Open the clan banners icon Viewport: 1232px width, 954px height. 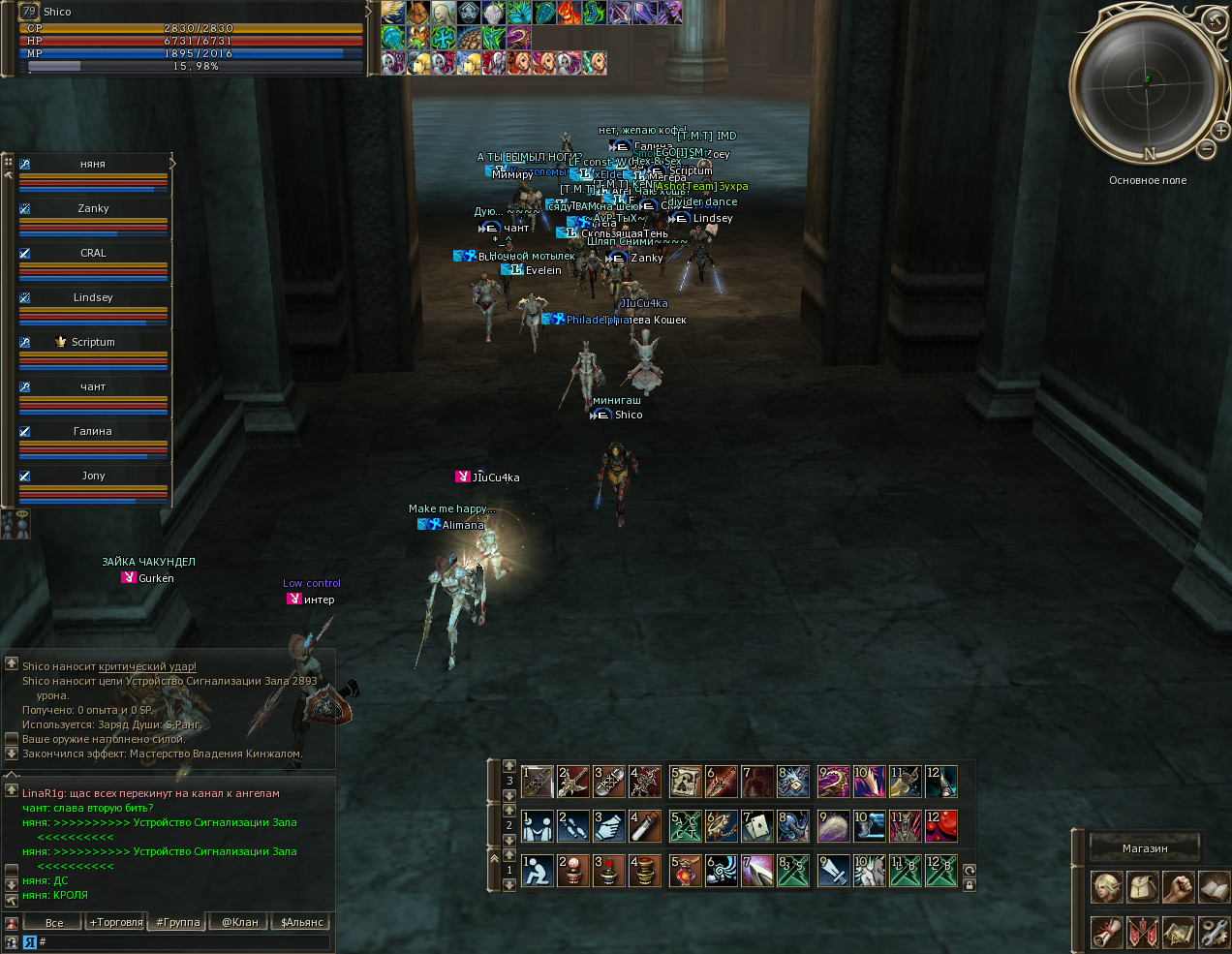tap(1143, 932)
